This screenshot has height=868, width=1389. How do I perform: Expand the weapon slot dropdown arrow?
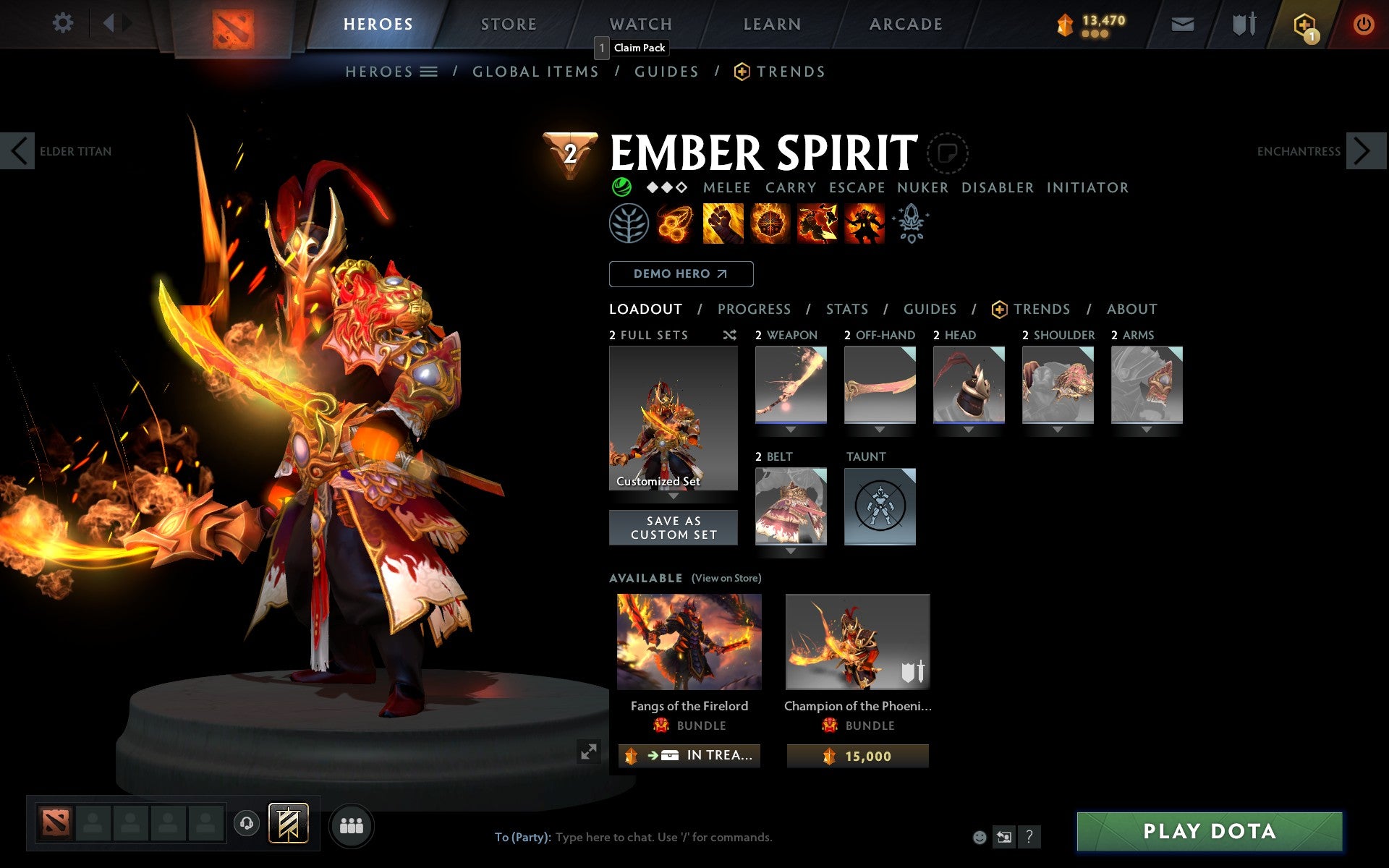[x=790, y=428]
